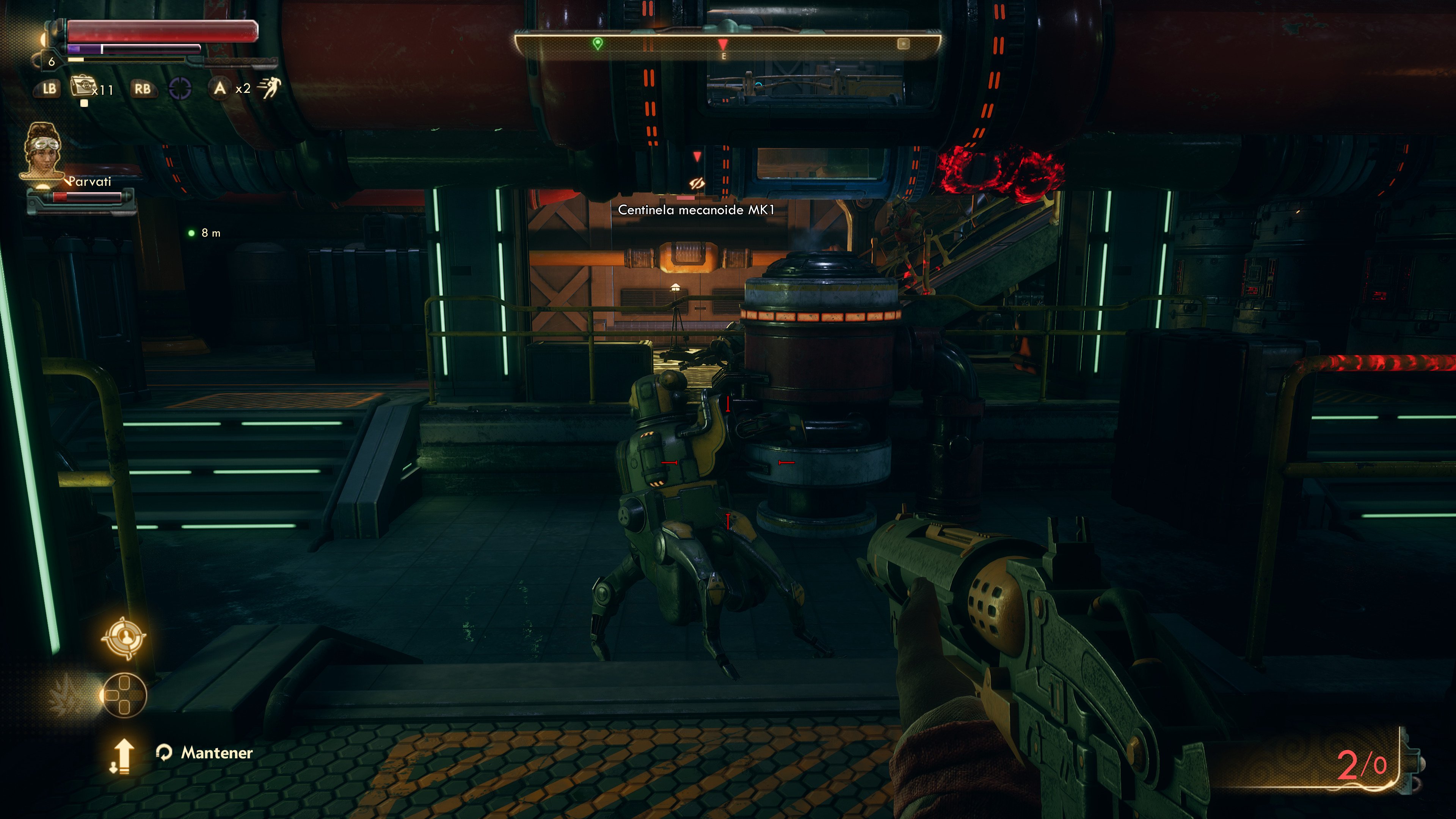Activate the Tactical Time Dilation crosshair icon

180,88
